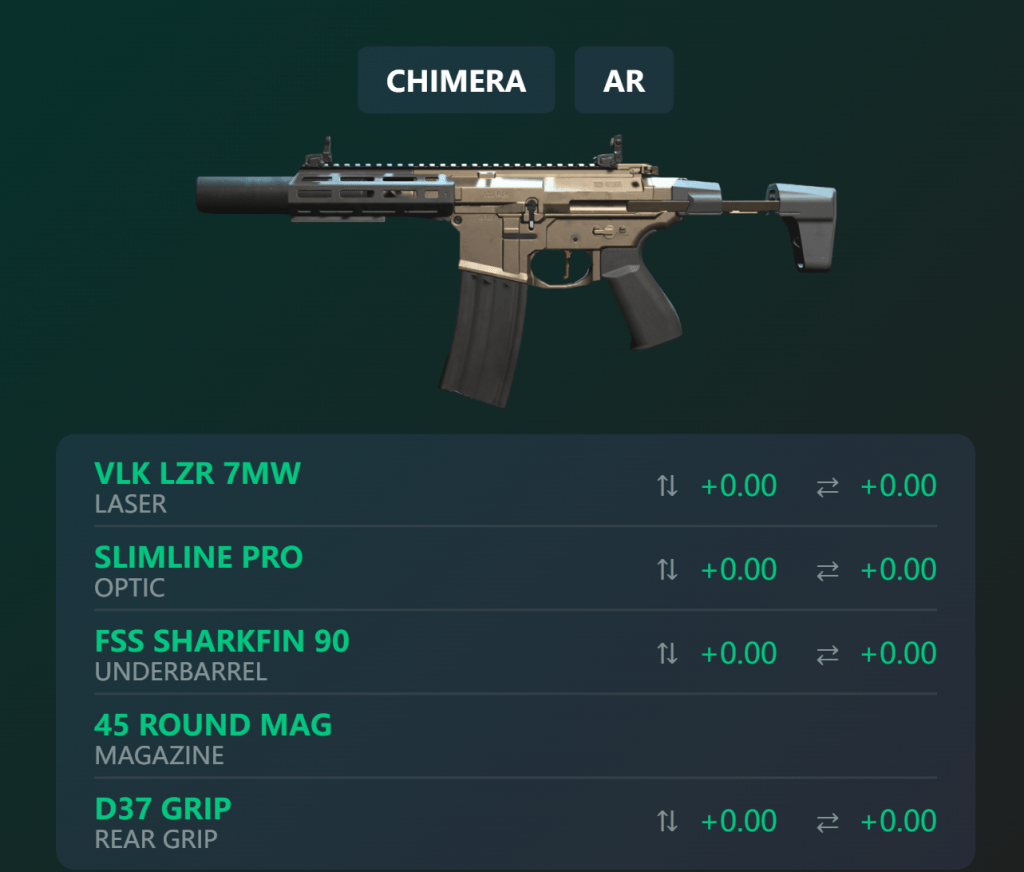Image resolution: width=1024 pixels, height=872 pixels.
Task: Click the CHIMERA weapon name tag
Action: tap(456, 80)
